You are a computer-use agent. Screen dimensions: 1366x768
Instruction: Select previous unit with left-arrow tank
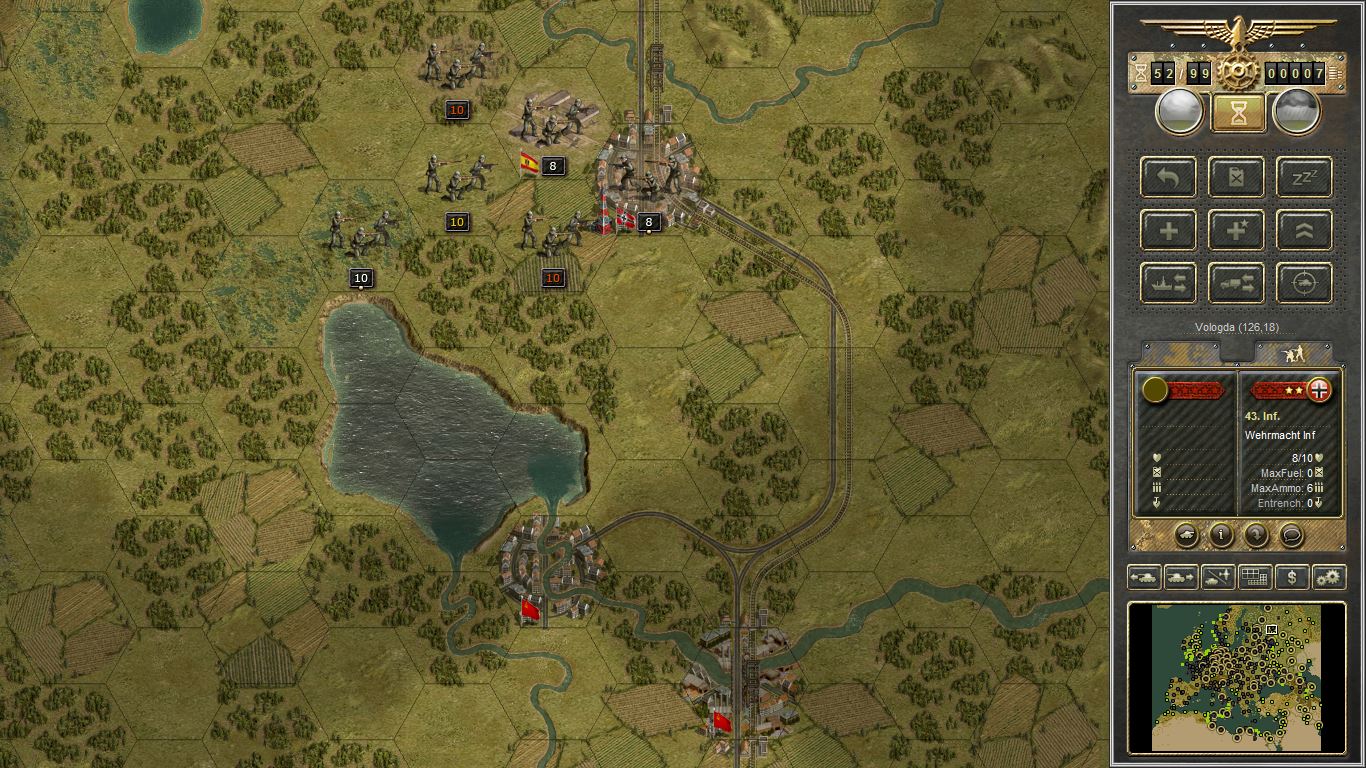point(1143,577)
